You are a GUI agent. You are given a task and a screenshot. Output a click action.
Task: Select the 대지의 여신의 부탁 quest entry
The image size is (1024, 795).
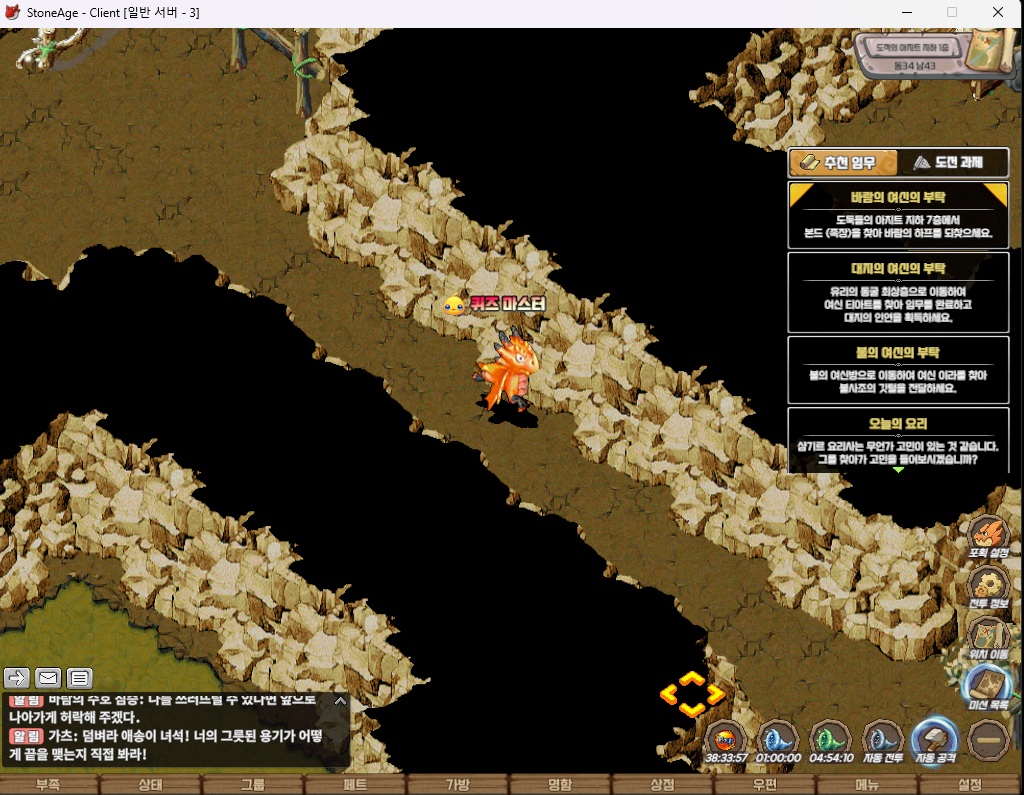point(898,292)
